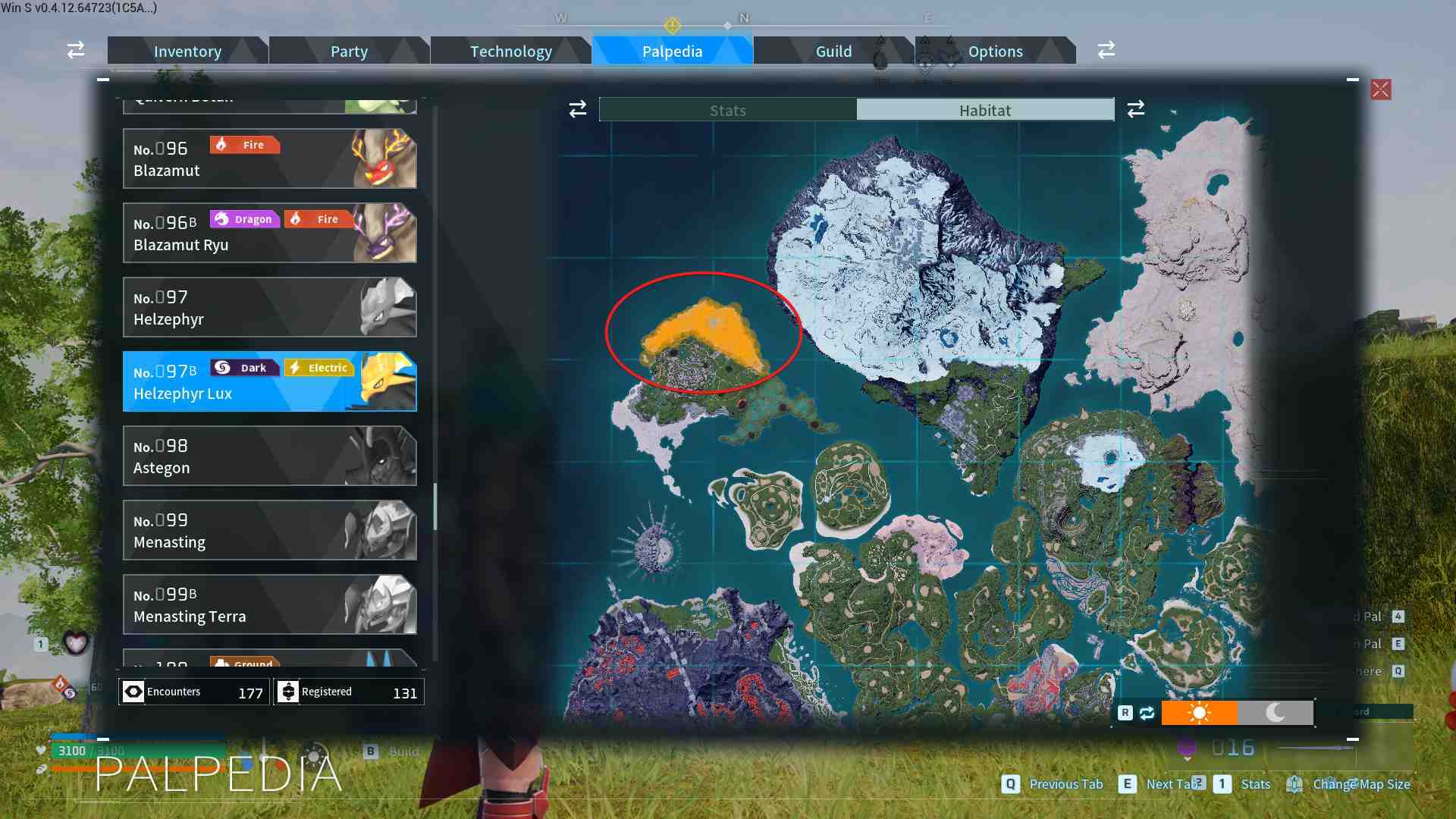The width and height of the screenshot is (1456, 819).
Task: Click the swap arrows beside the Inventory tab
Action: 75,50
